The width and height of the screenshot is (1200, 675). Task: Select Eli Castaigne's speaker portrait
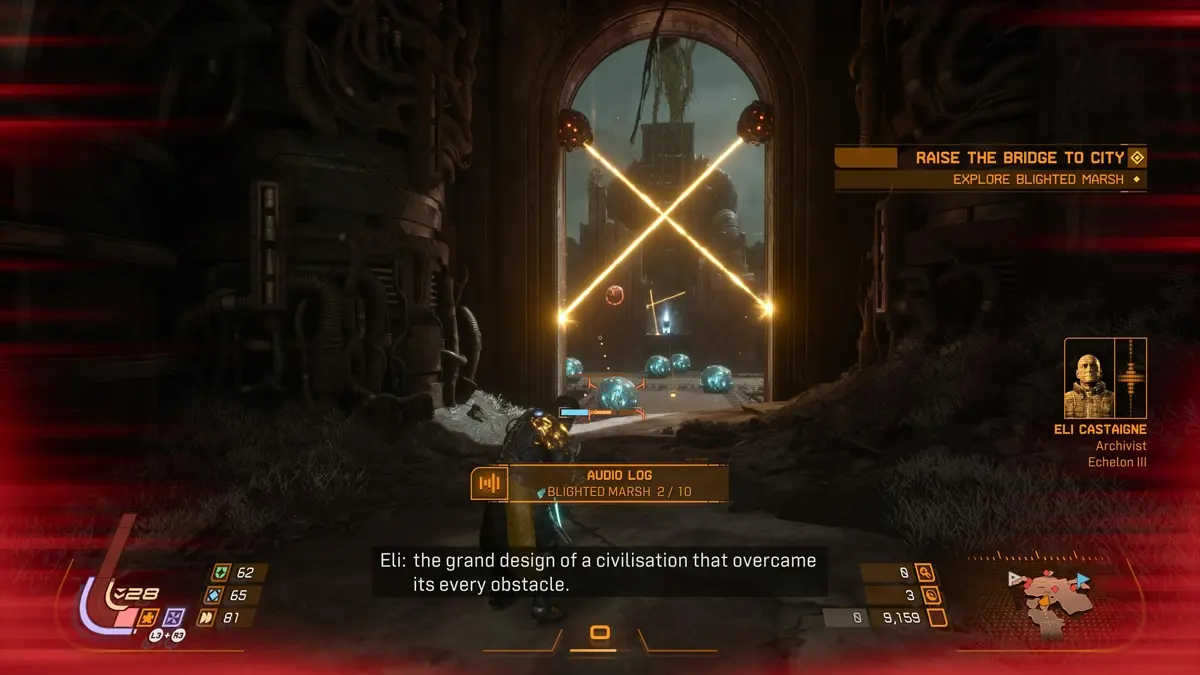coord(1089,378)
